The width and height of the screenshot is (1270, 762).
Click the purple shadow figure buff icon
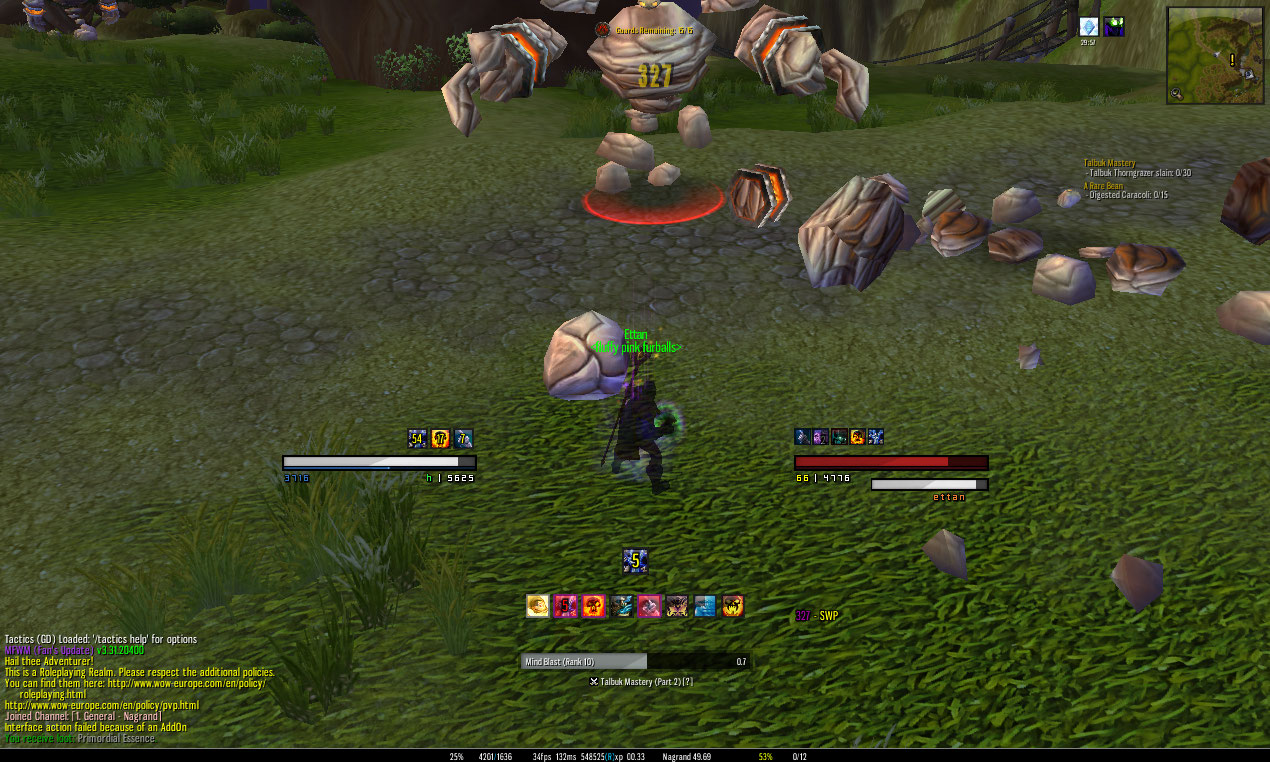coord(1114,28)
